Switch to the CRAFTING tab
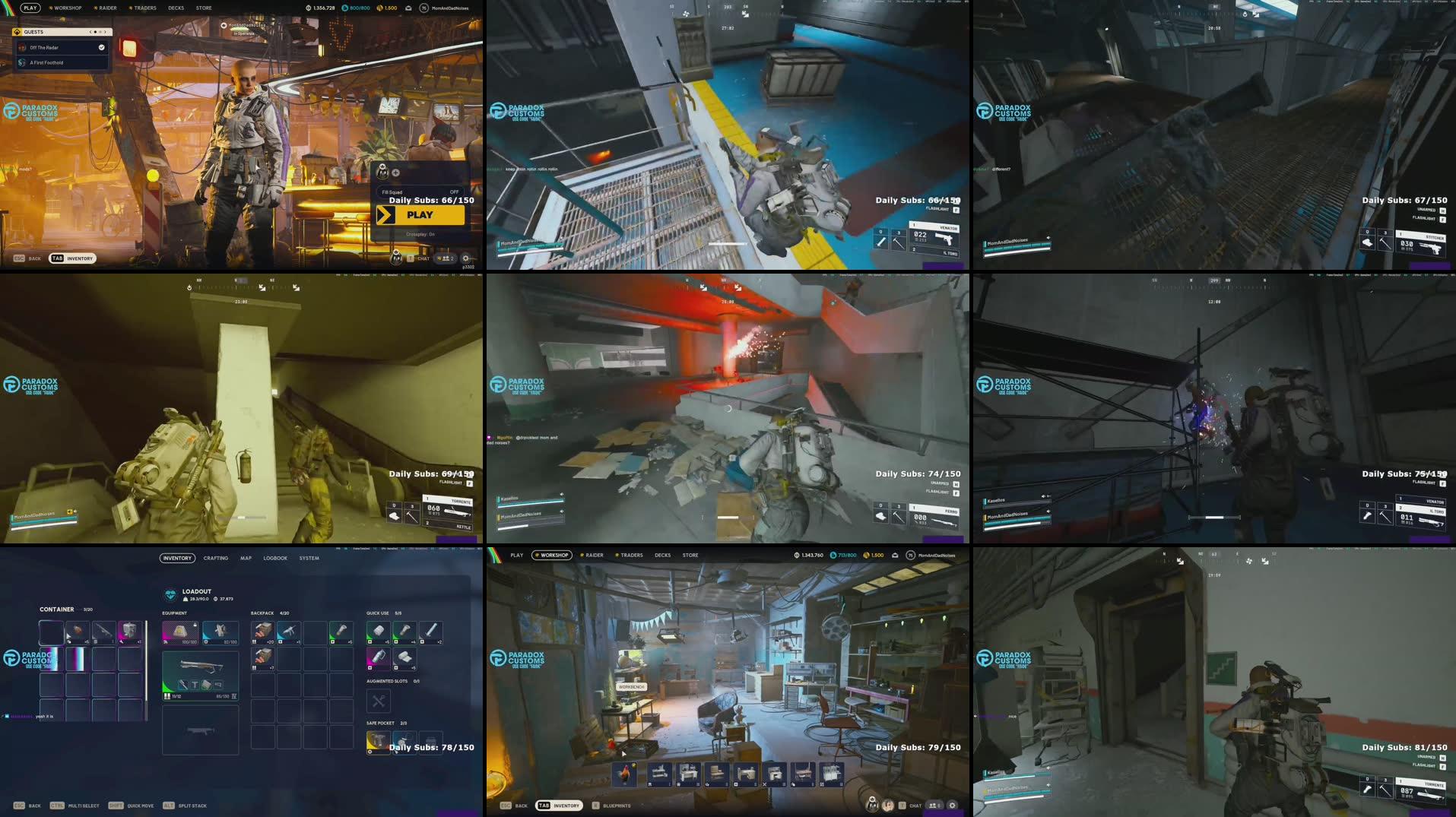Image resolution: width=1456 pixels, height=817 pixels. pyautogui.click(x=216, y=559)
